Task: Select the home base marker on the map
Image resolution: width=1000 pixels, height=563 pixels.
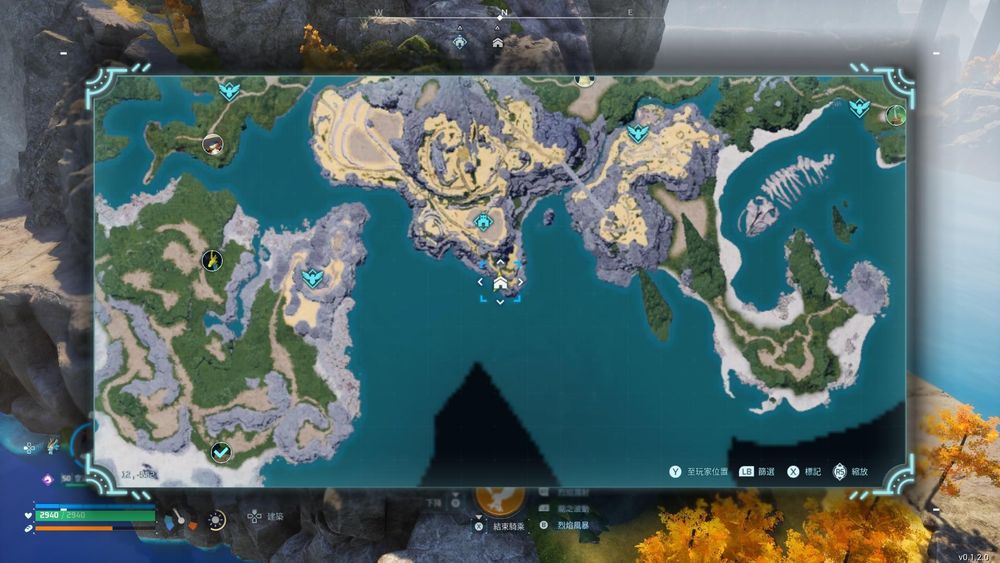Action: (500, 285)
